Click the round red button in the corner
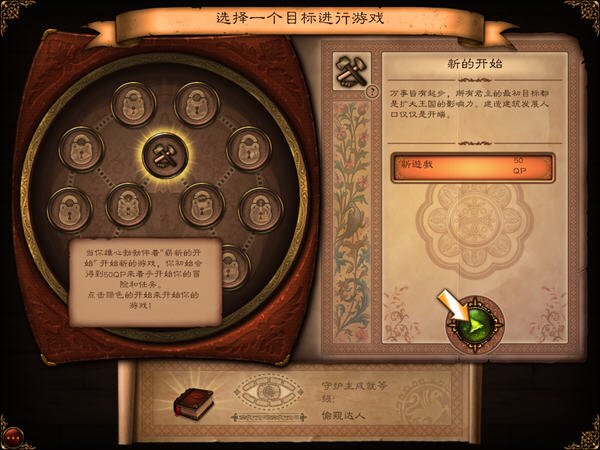 tap(12, 437)
